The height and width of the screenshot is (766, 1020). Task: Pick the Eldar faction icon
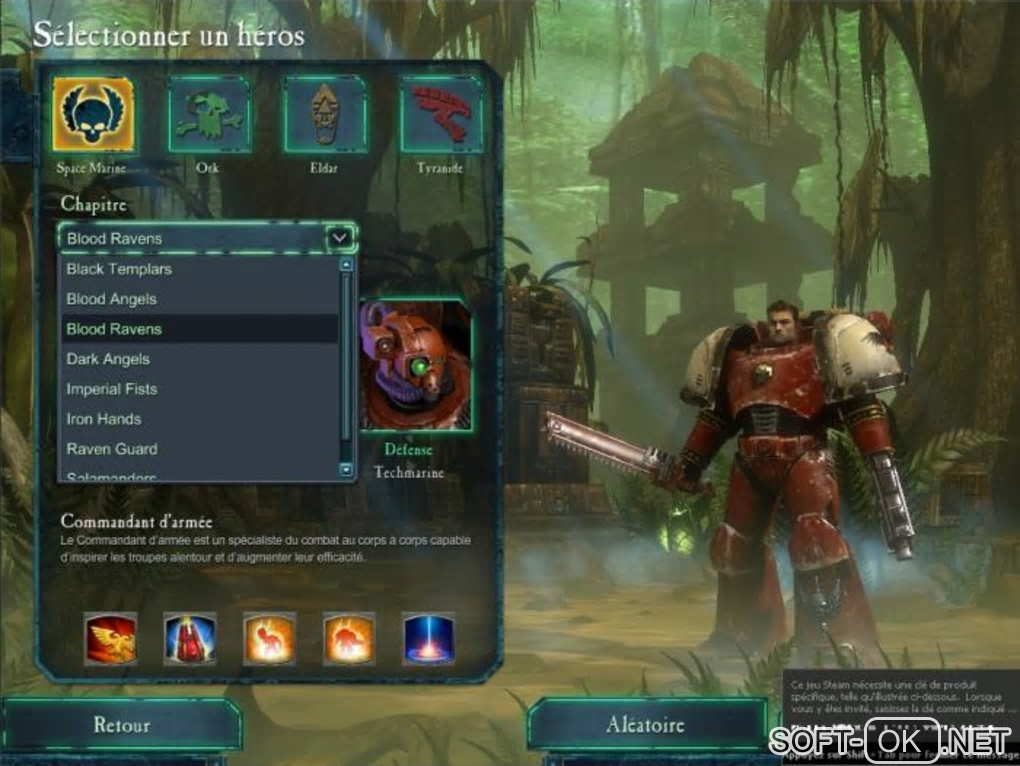click(x=323, y=114)
